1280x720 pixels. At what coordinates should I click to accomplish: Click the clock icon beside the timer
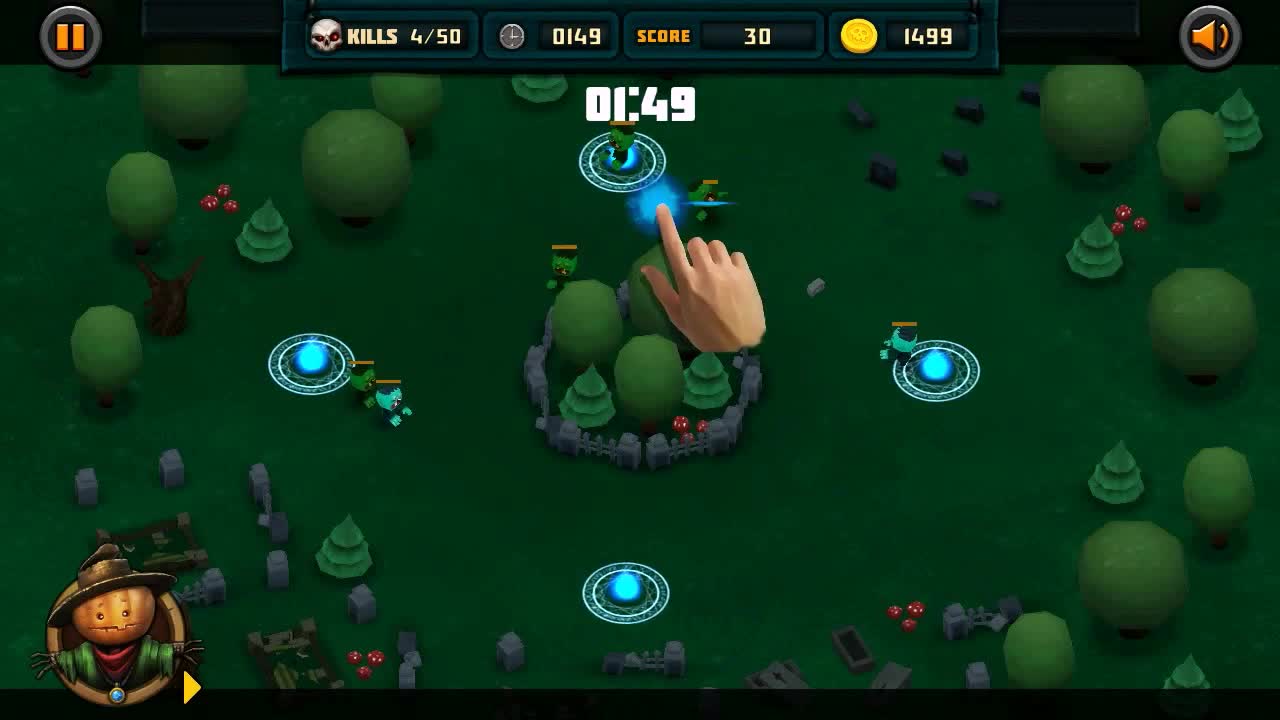pyautogui.click(x=511, y=36)
